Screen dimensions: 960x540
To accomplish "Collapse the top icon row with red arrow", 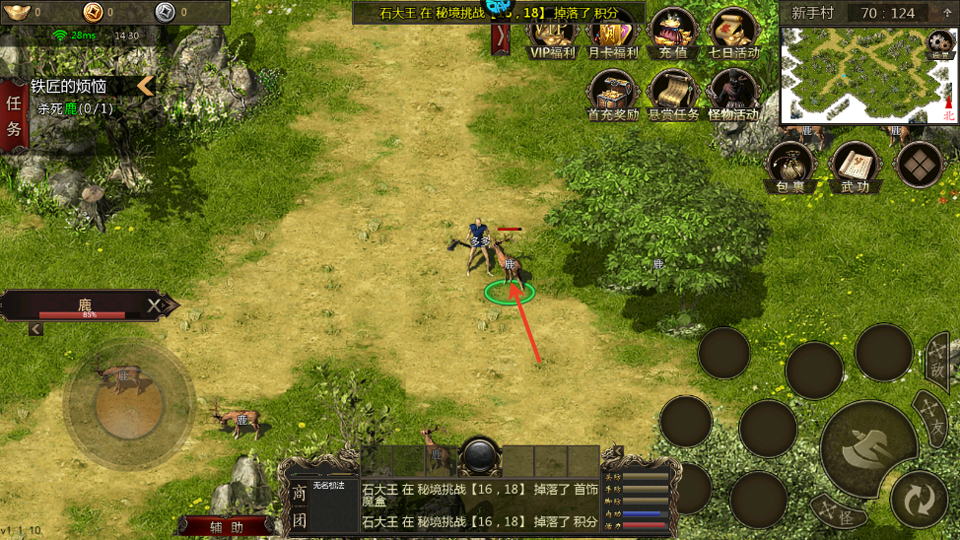I will [x=501, y=38].
